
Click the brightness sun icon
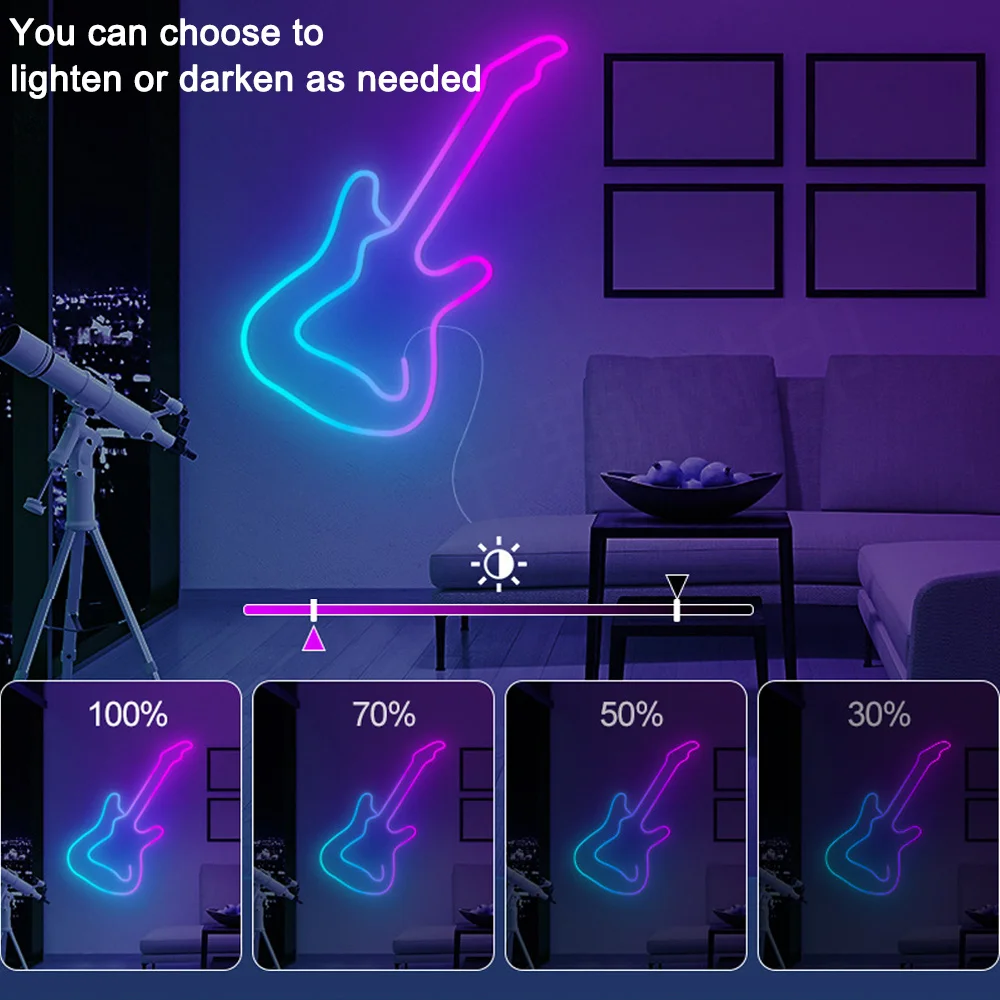tap(498, 566)
